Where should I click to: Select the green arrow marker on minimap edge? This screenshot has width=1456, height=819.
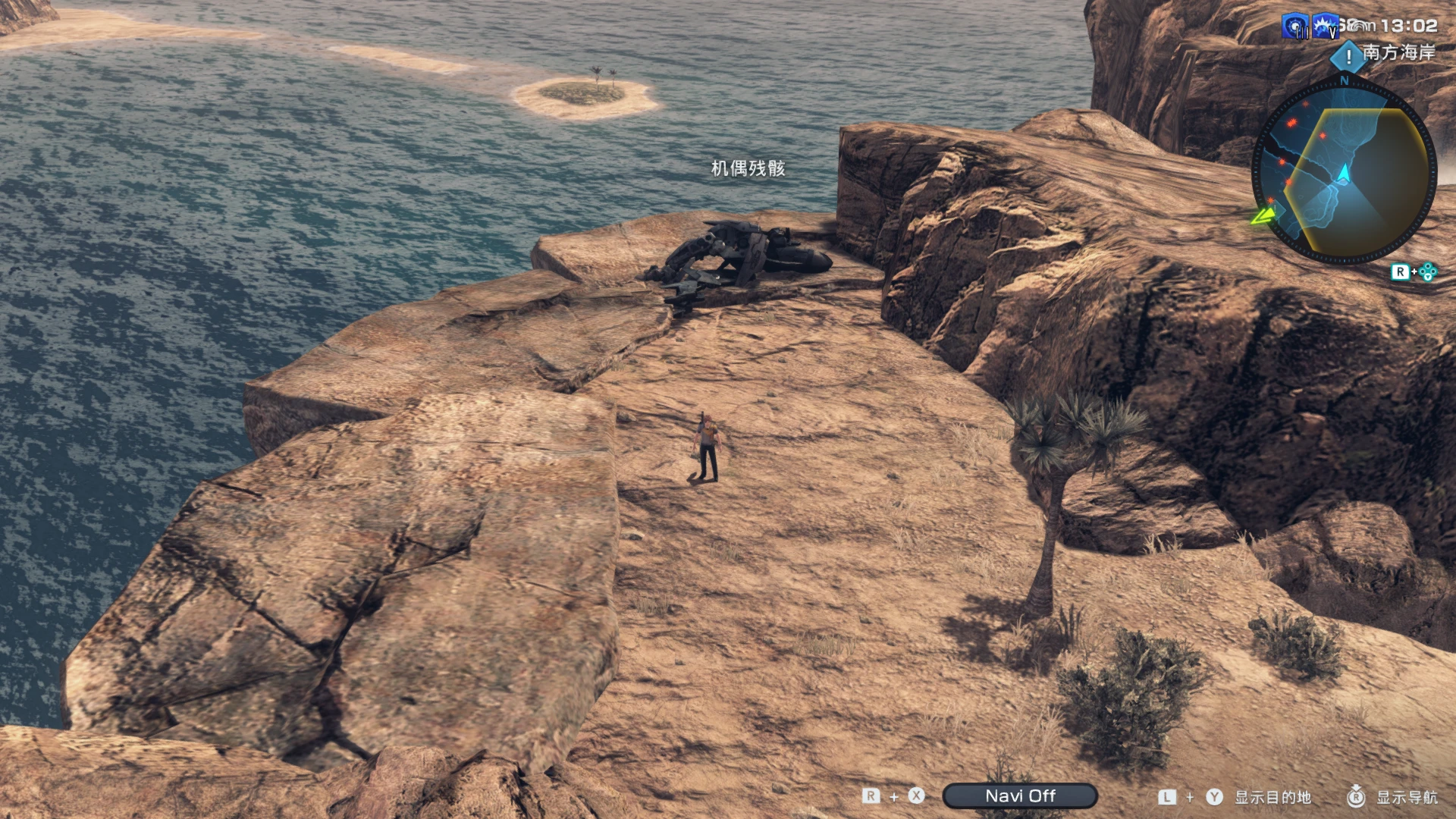click(x=1263, y=216)
